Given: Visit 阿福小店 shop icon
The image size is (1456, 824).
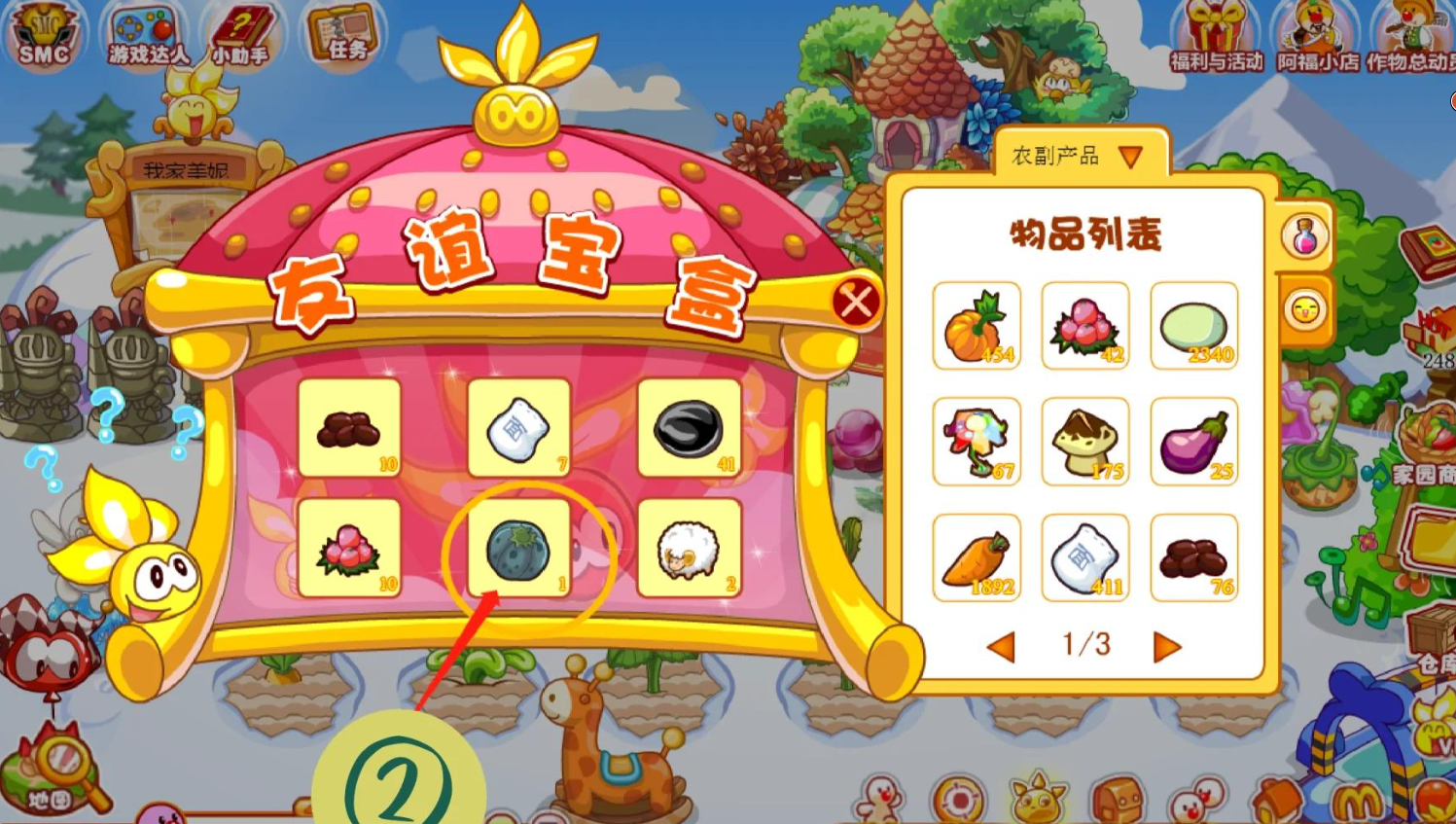Looking at the screenshot, I should pos(1315,31).
